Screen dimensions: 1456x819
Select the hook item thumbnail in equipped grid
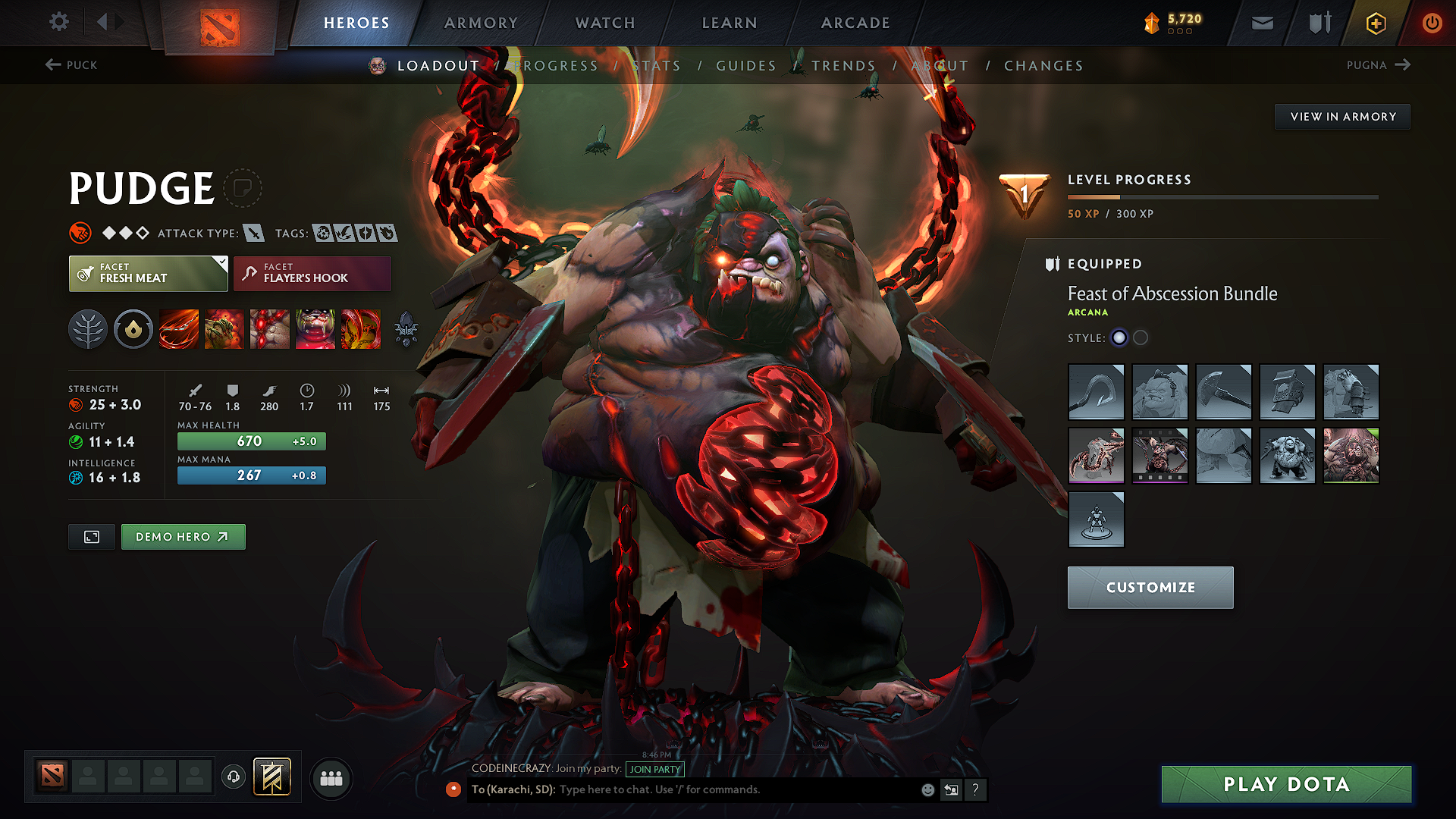tap(1096, 392)
